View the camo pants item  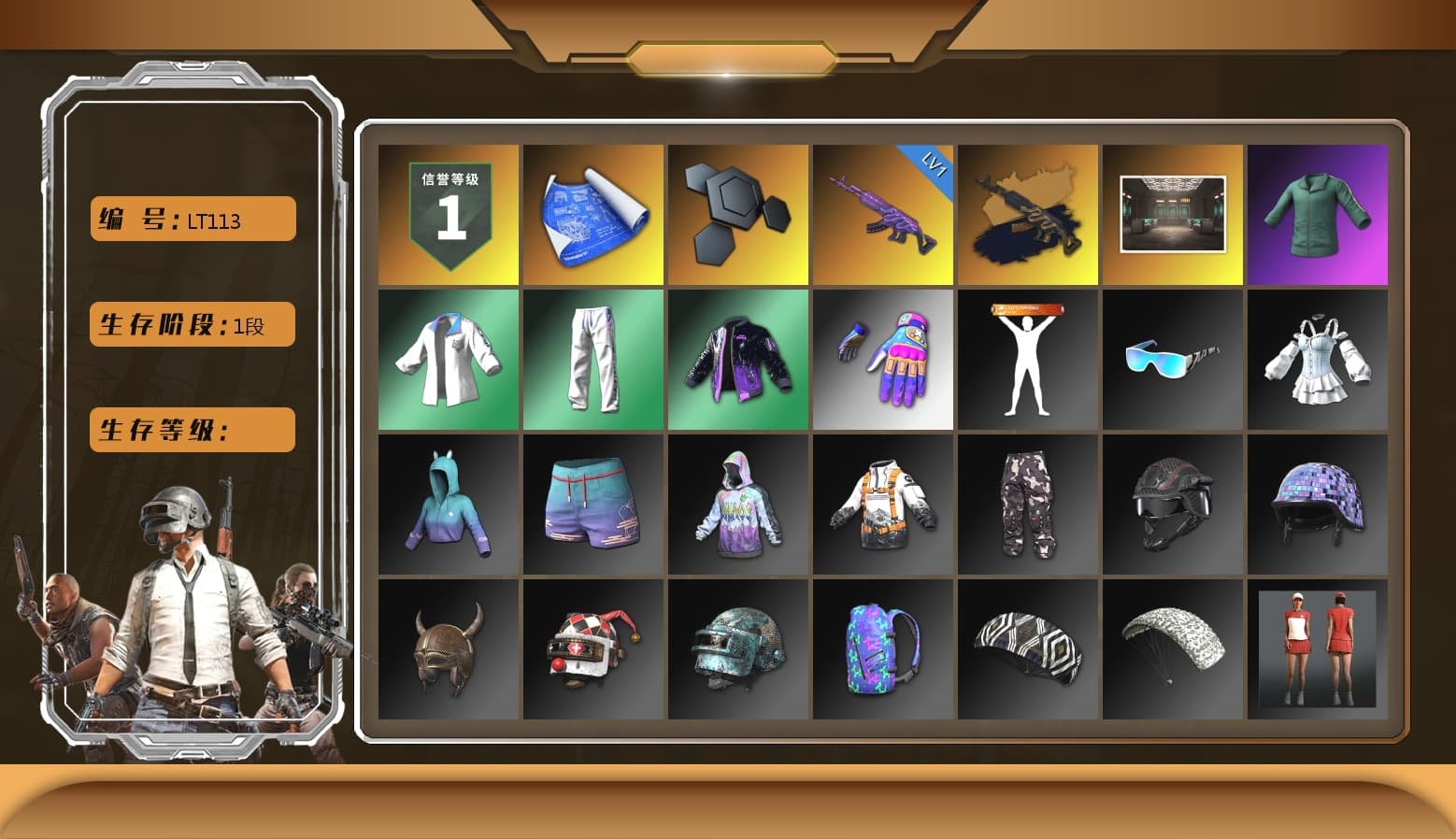coord(1028,505)
